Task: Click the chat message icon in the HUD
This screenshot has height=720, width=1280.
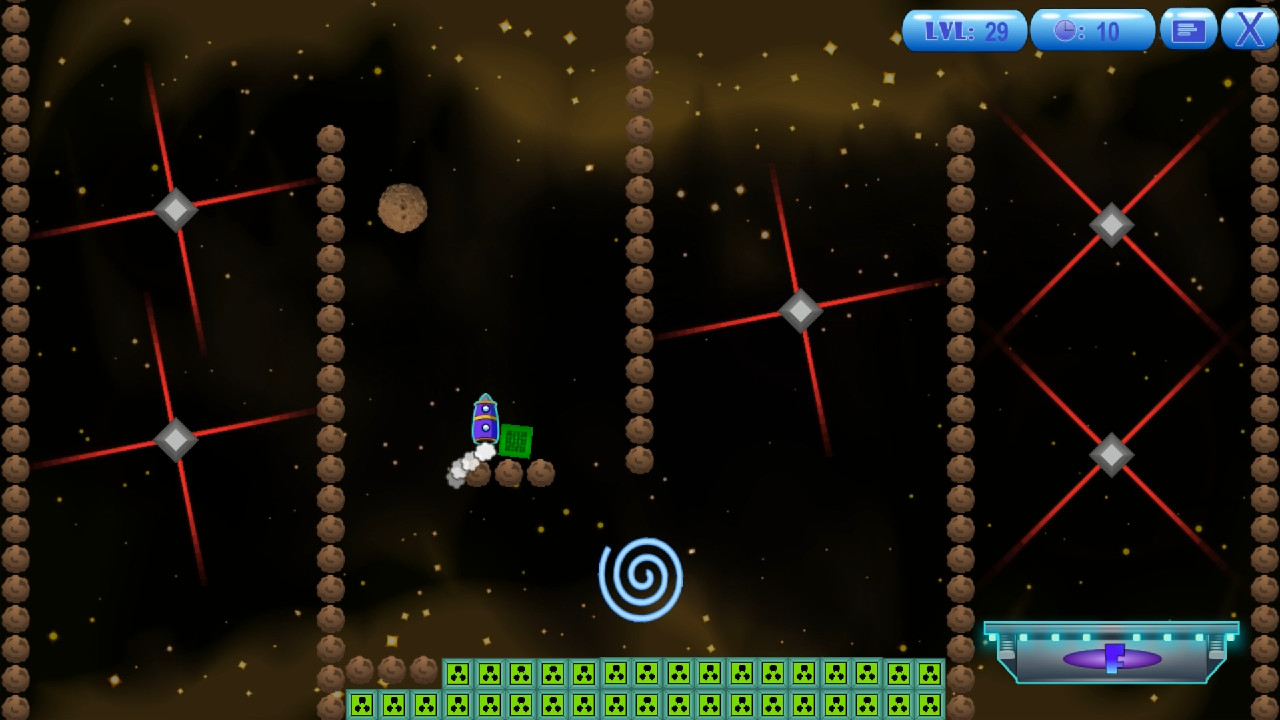Action: click(x=1188, y=29)
